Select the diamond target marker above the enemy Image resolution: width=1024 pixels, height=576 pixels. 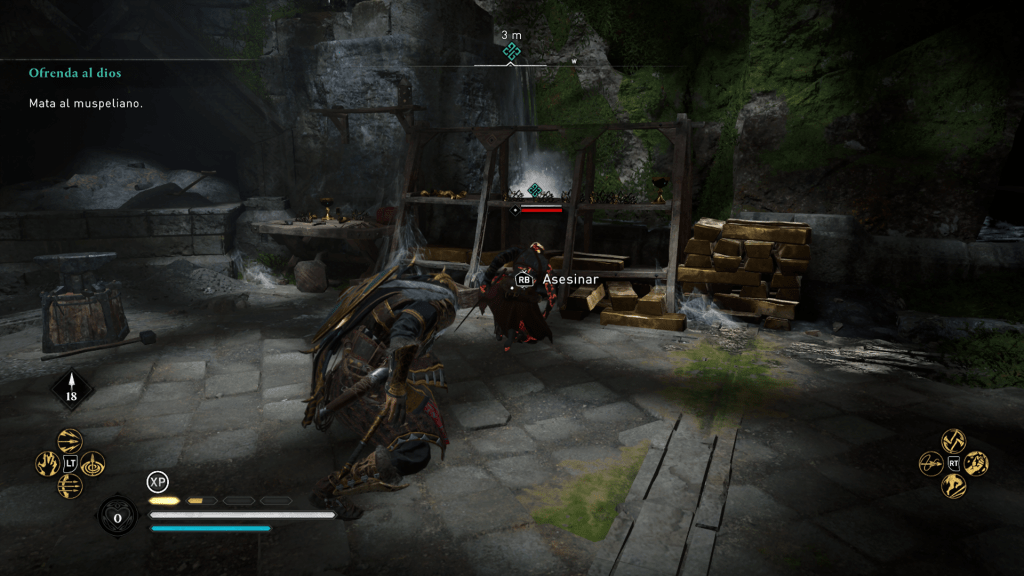coord(534,190)
